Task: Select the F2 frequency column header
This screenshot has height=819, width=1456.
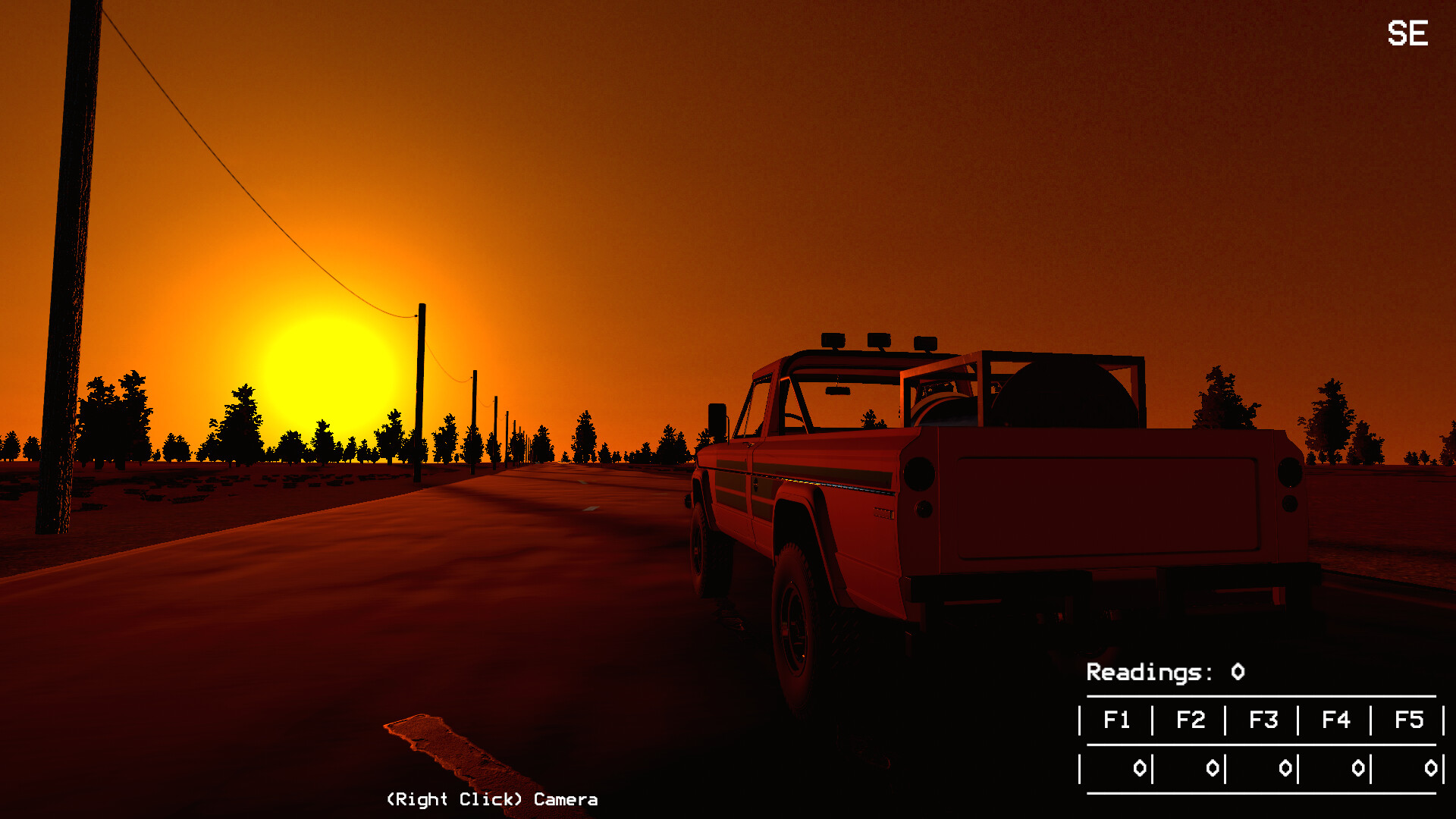Action: tap(1191, 720)
